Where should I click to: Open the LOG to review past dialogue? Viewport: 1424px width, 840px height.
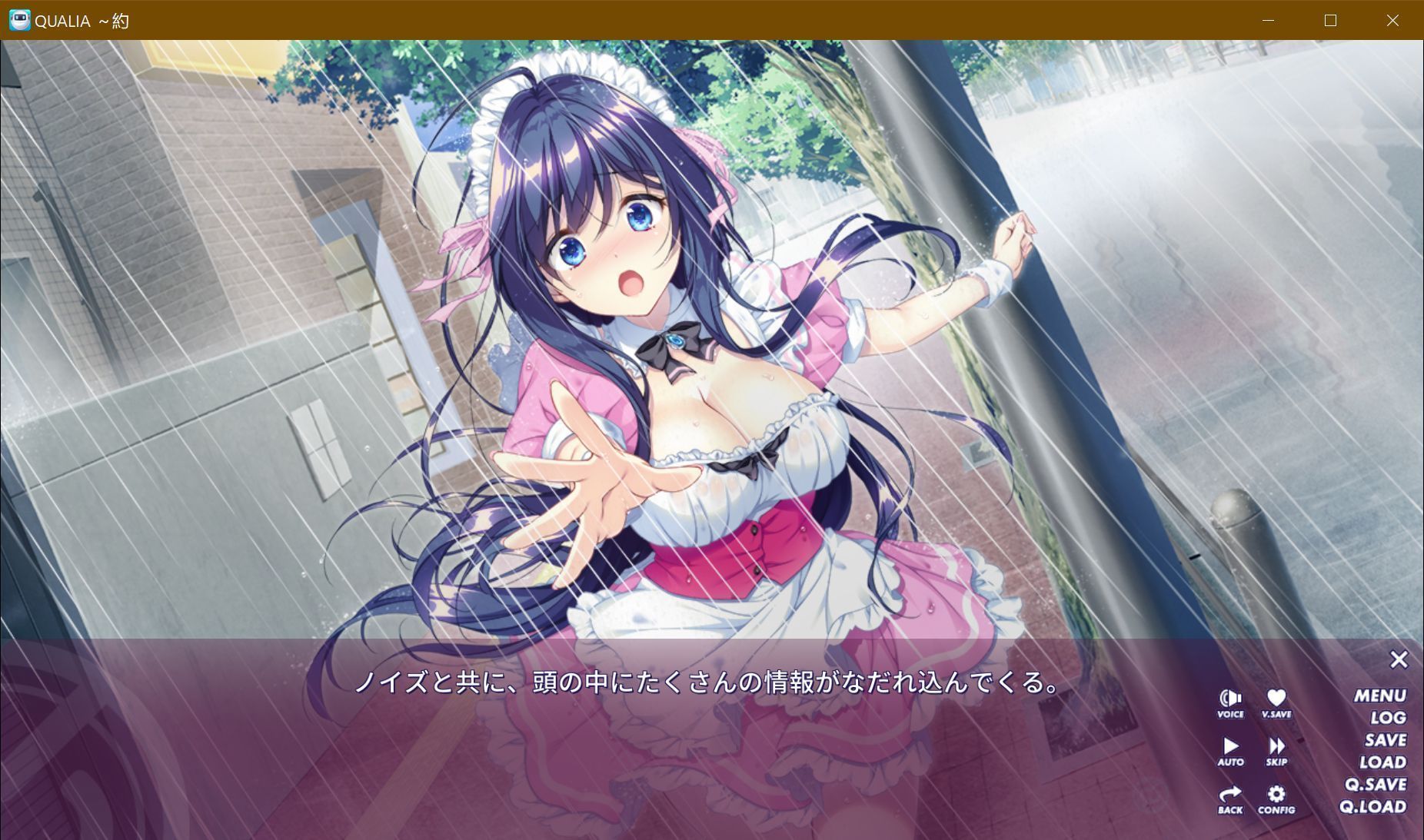pyautogui.click(x=1388, y=718)
